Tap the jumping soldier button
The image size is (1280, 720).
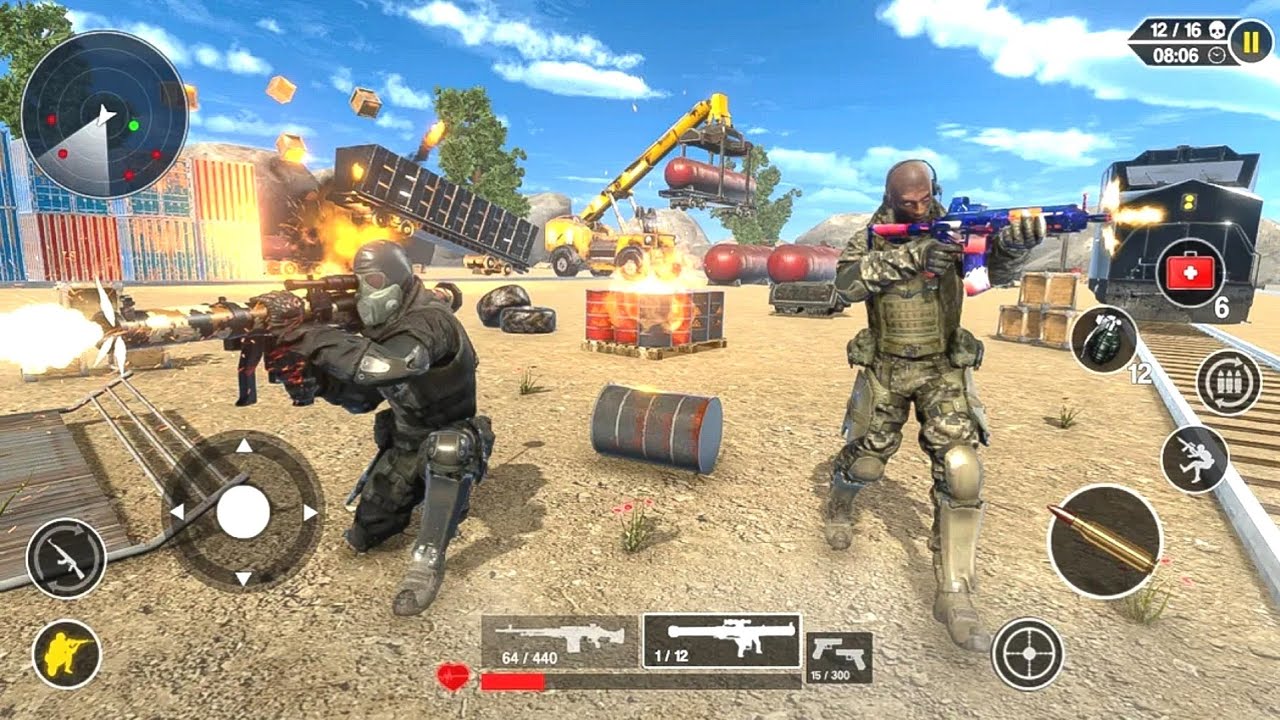click(x=1195, y=459)
